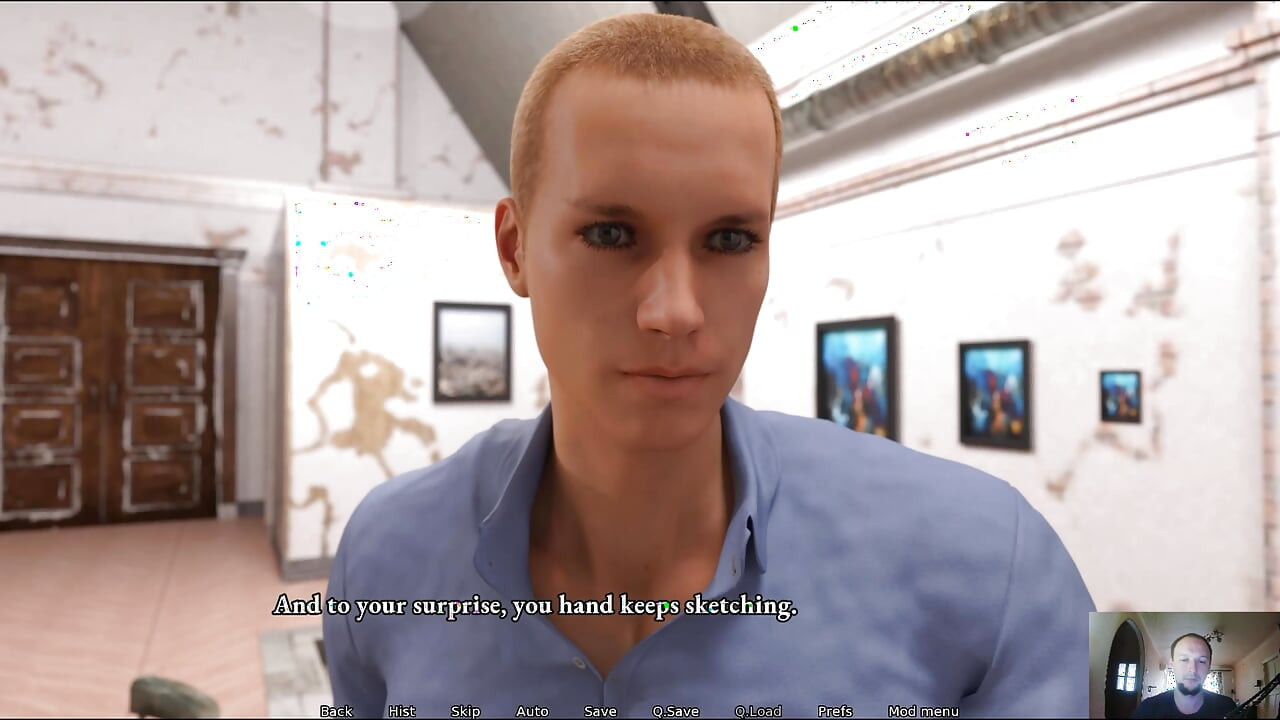Perform a Q.Save quick save
This screenshot has height=720, width=1280.
coord(676,711)
